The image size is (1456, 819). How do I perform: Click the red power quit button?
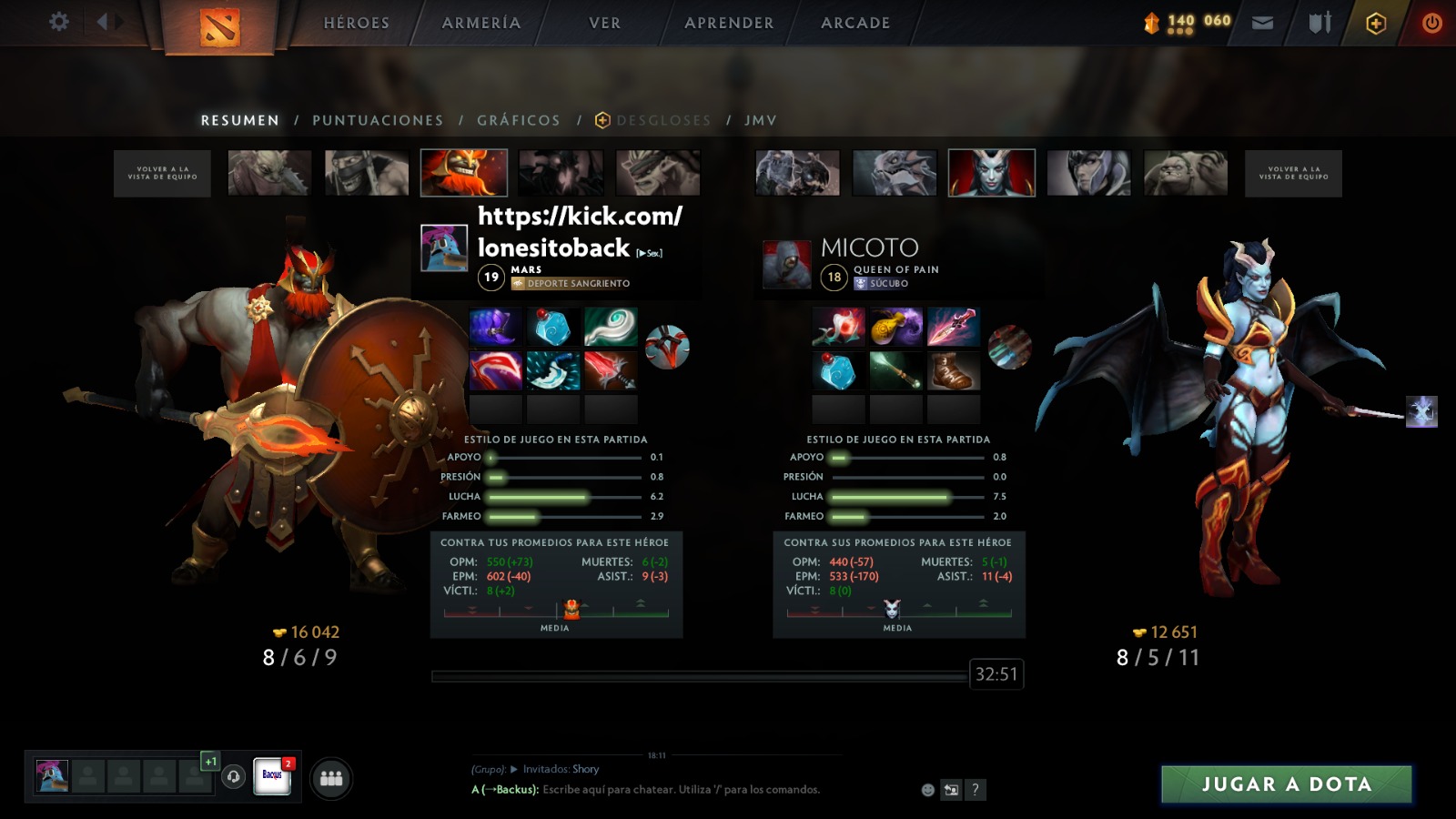pos(1431,23)
